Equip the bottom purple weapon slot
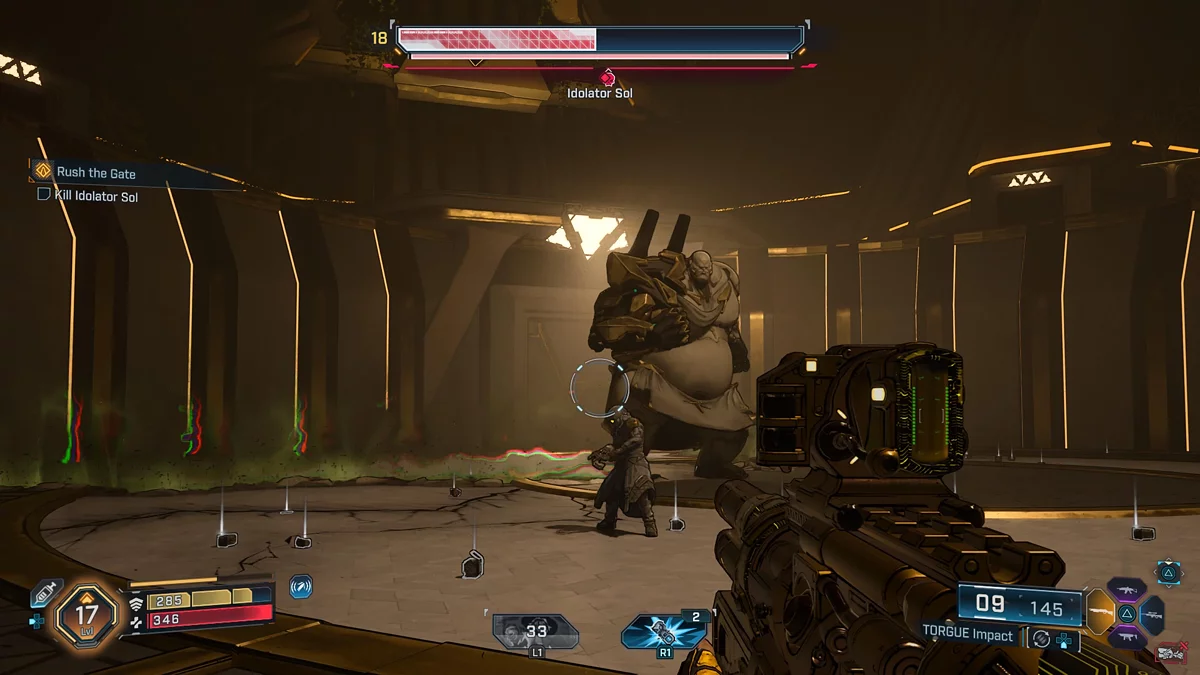Screen dimensions: 1200x675 (x=1127, y=636)
